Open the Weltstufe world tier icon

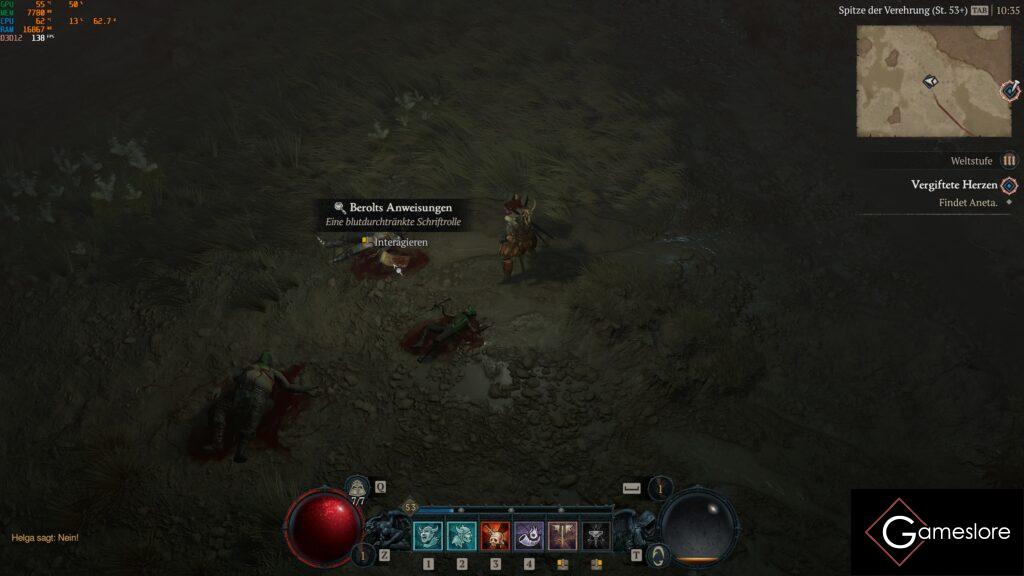coord(1009,160)
